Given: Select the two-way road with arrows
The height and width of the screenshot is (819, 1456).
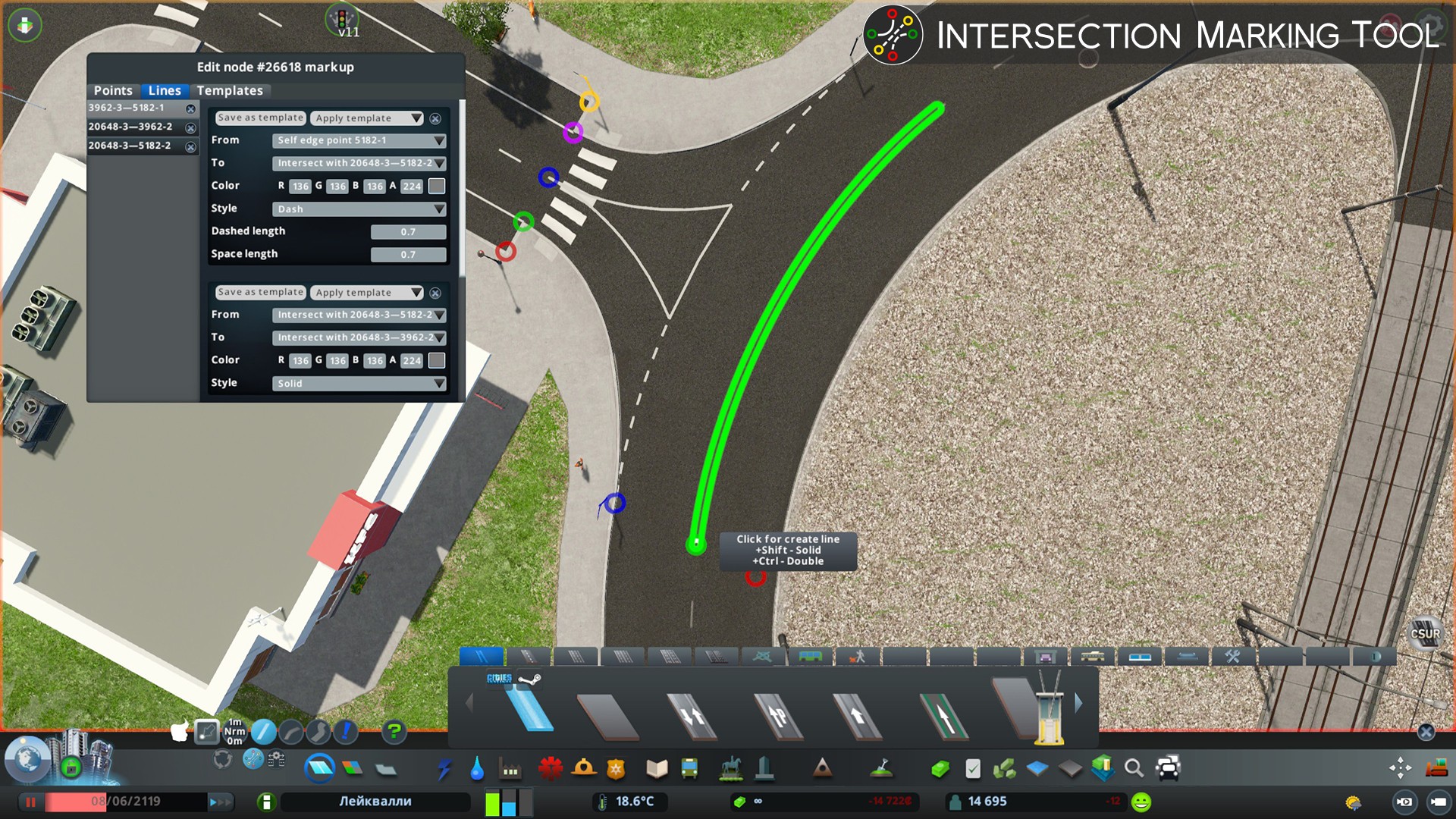Looking at the screenshot, I should coord(692,715).
